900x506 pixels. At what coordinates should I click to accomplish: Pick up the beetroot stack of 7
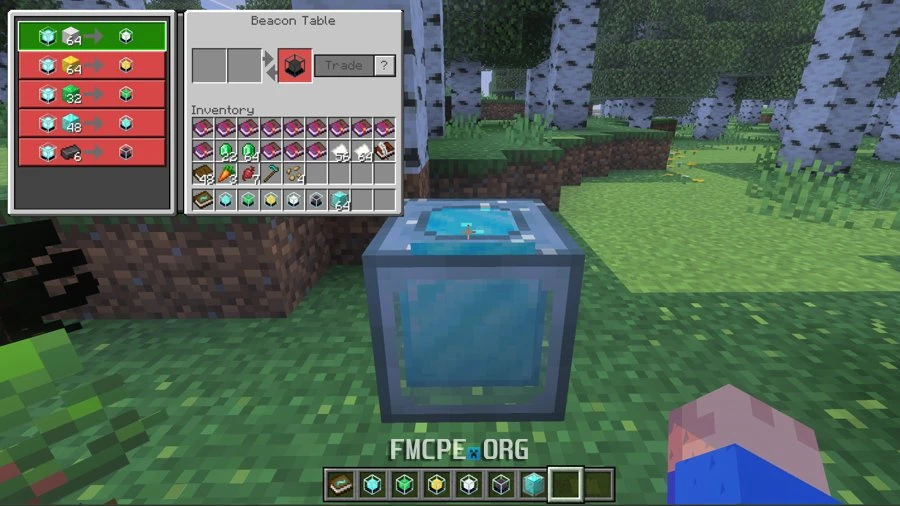pos(248,174)
